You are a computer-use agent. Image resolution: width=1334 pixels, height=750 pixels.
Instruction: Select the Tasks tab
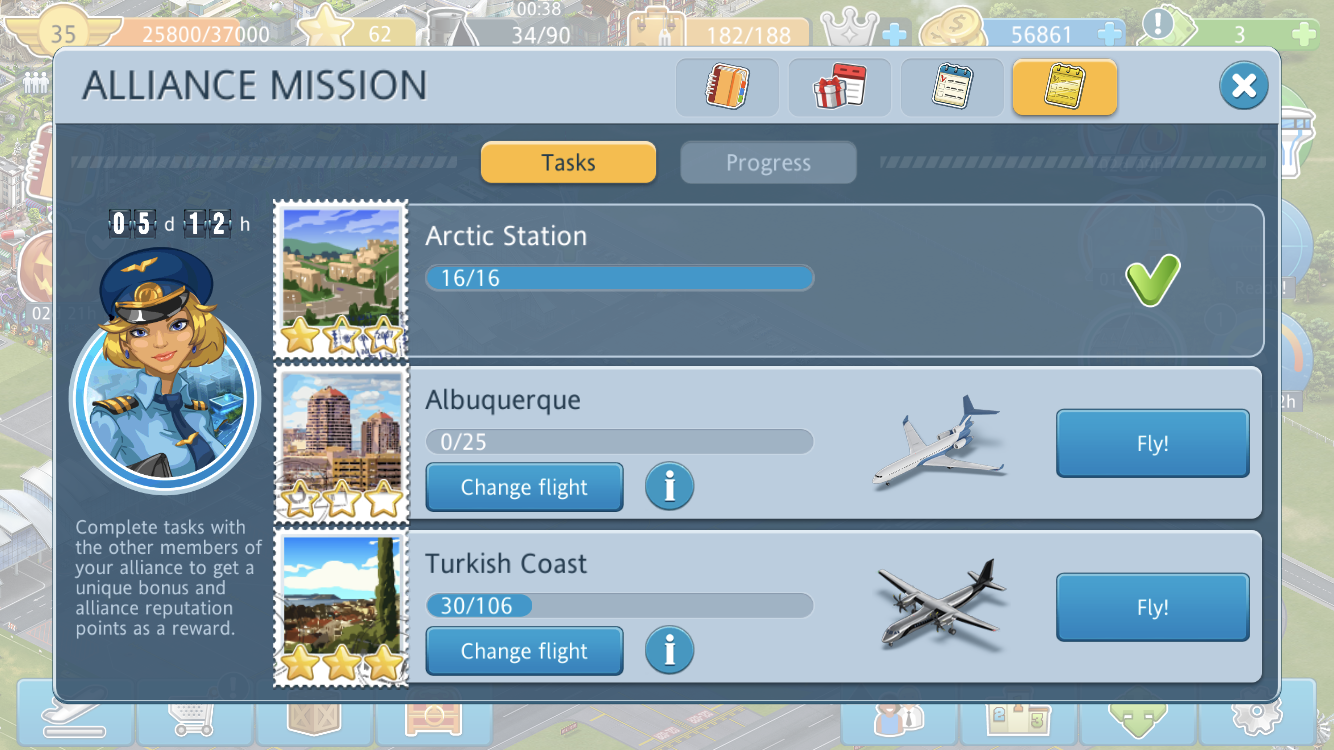(x=568, y=163)
